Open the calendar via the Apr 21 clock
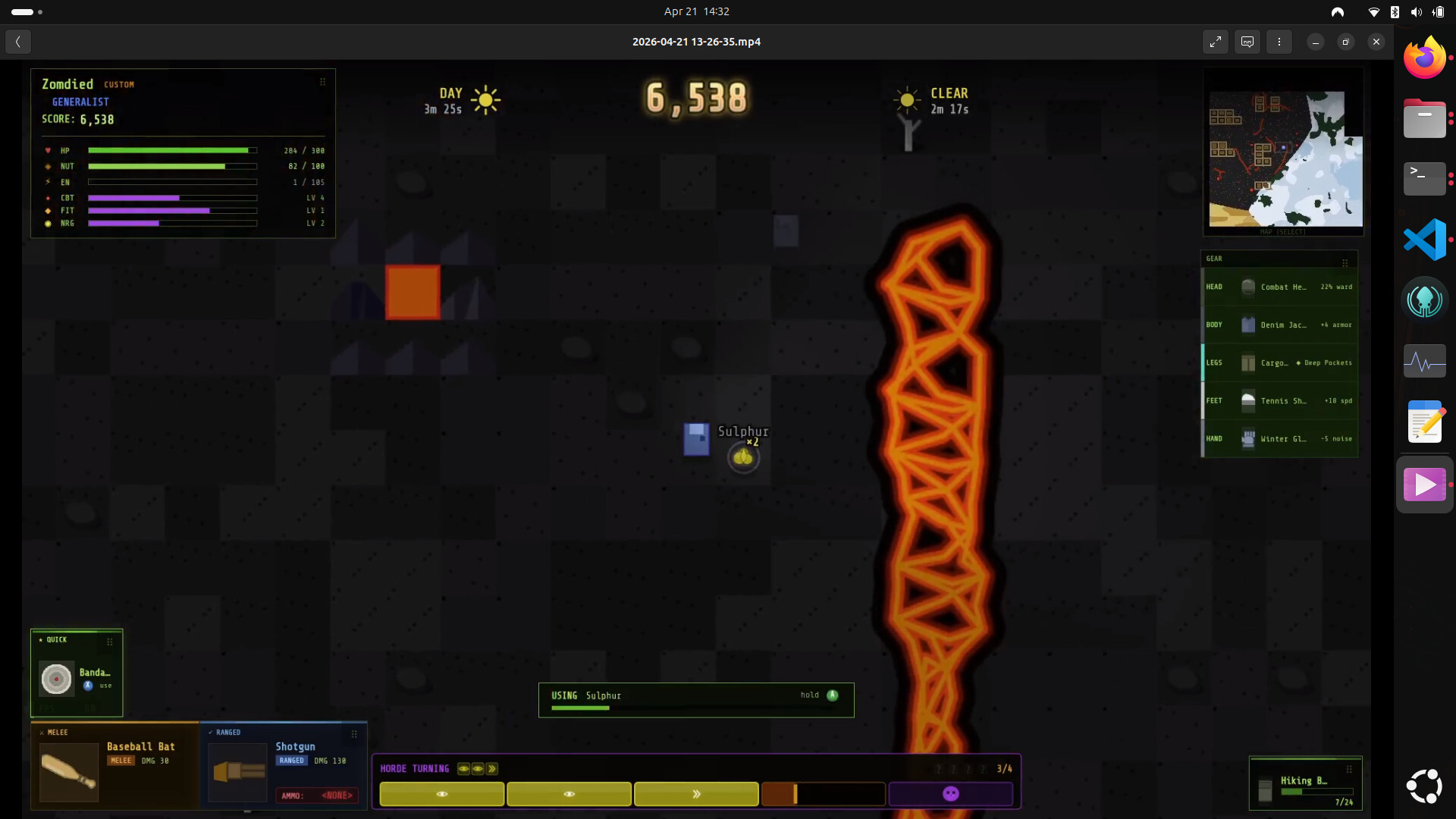This screenshot has width=1456, height=819. point(695,11)
